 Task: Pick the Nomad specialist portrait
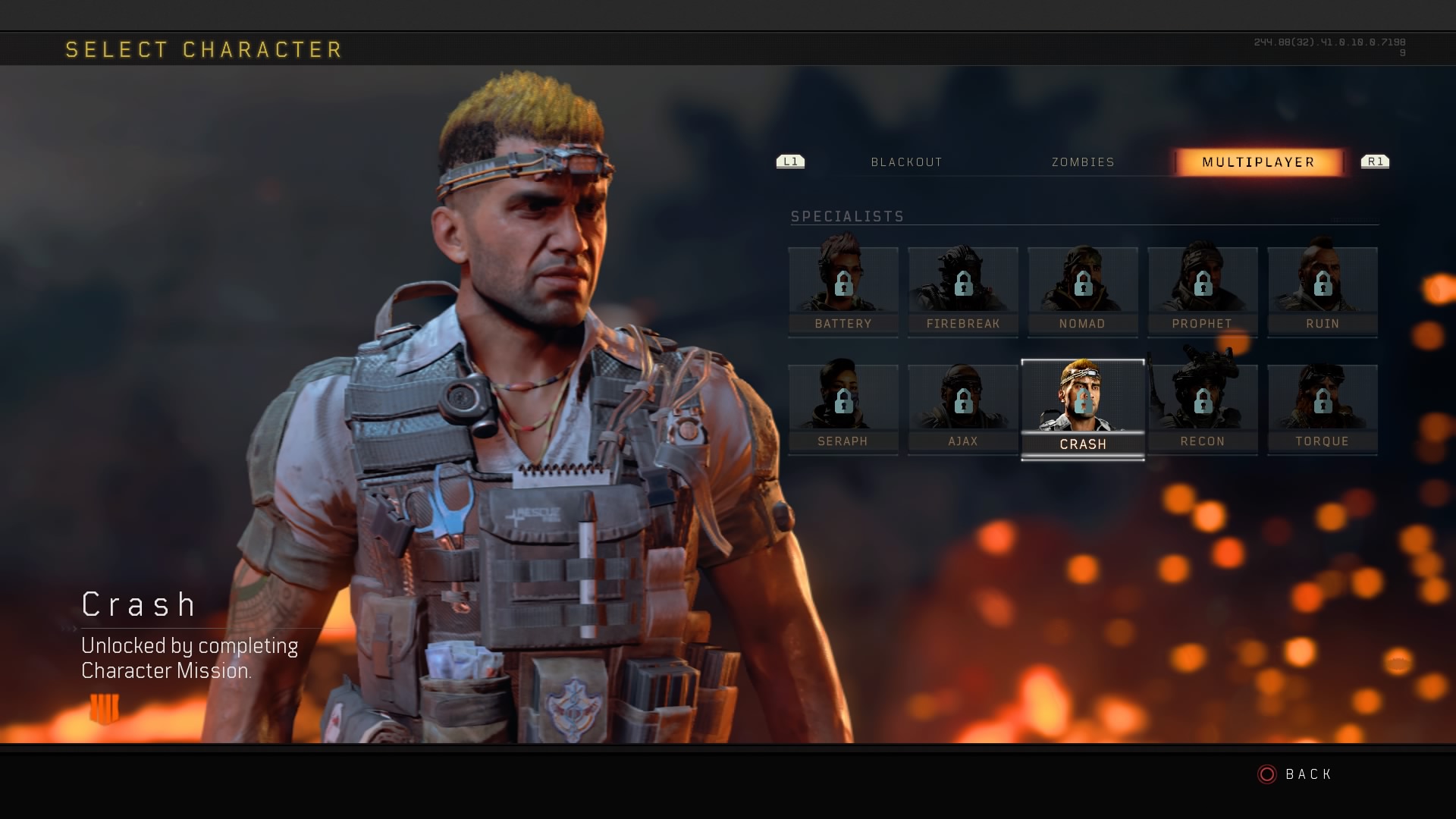coord(1083,291)
